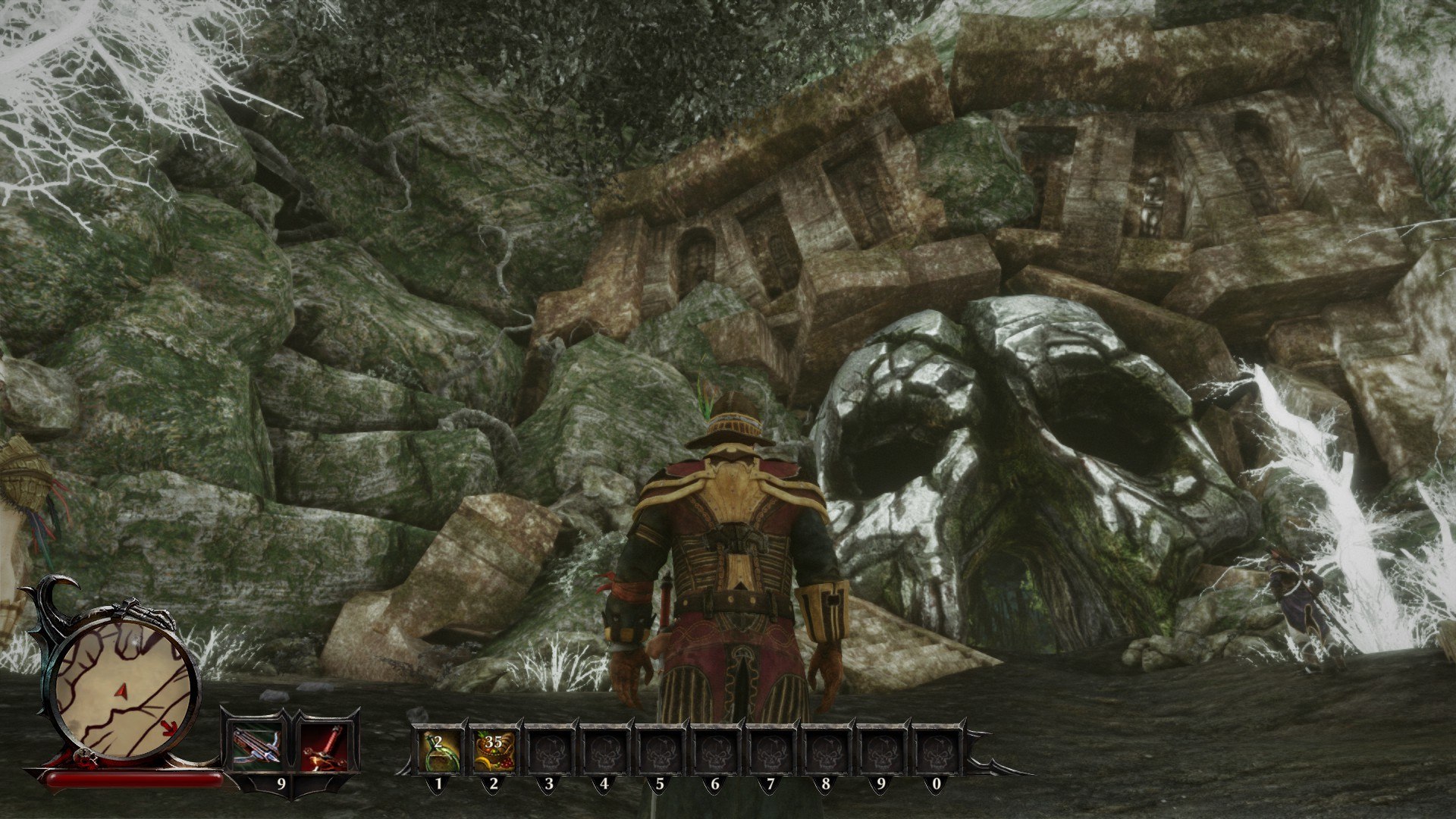1456x819 pixels.
Task: Use the green potion in hotbar slot 1
Action: pyautogui.click(x=438, y=749)
